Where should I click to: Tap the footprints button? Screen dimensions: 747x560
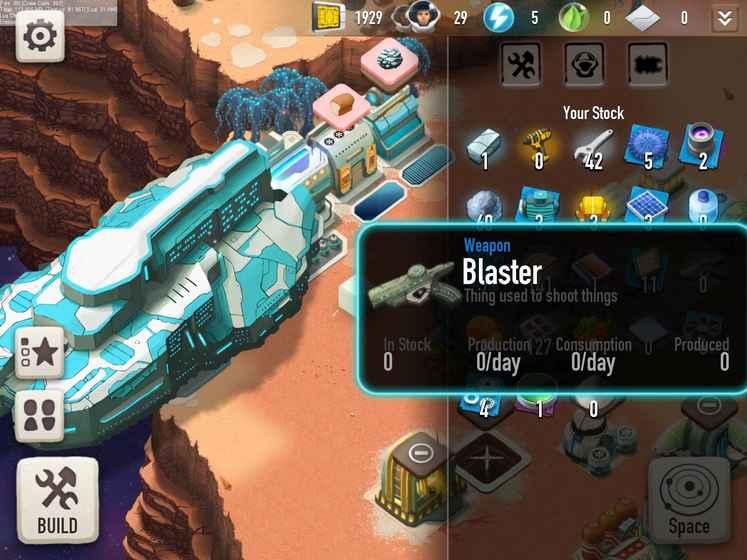(x=40, y=416)
